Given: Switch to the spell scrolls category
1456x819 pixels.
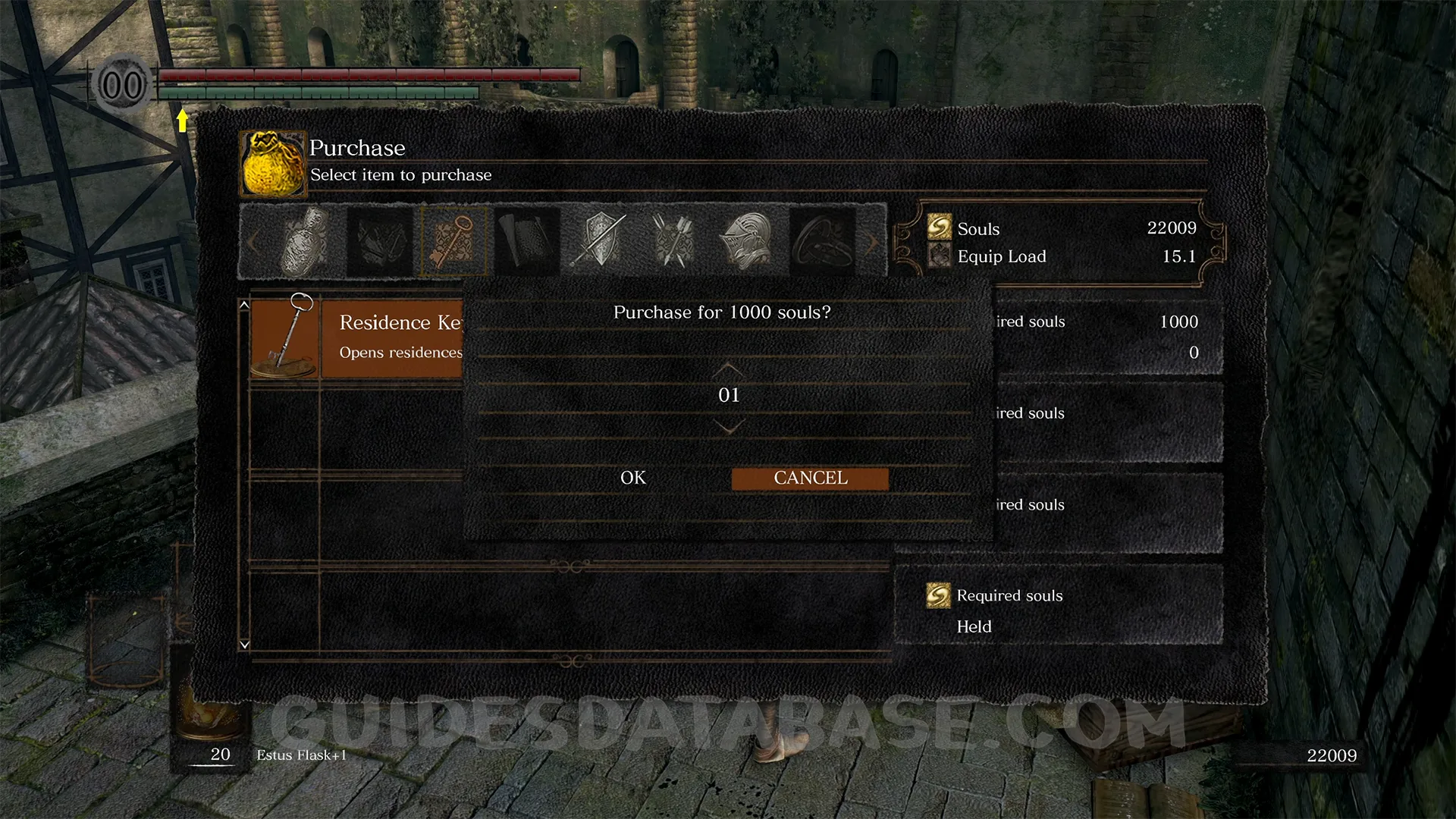Looking at the screenshot, I should point(527,241).
